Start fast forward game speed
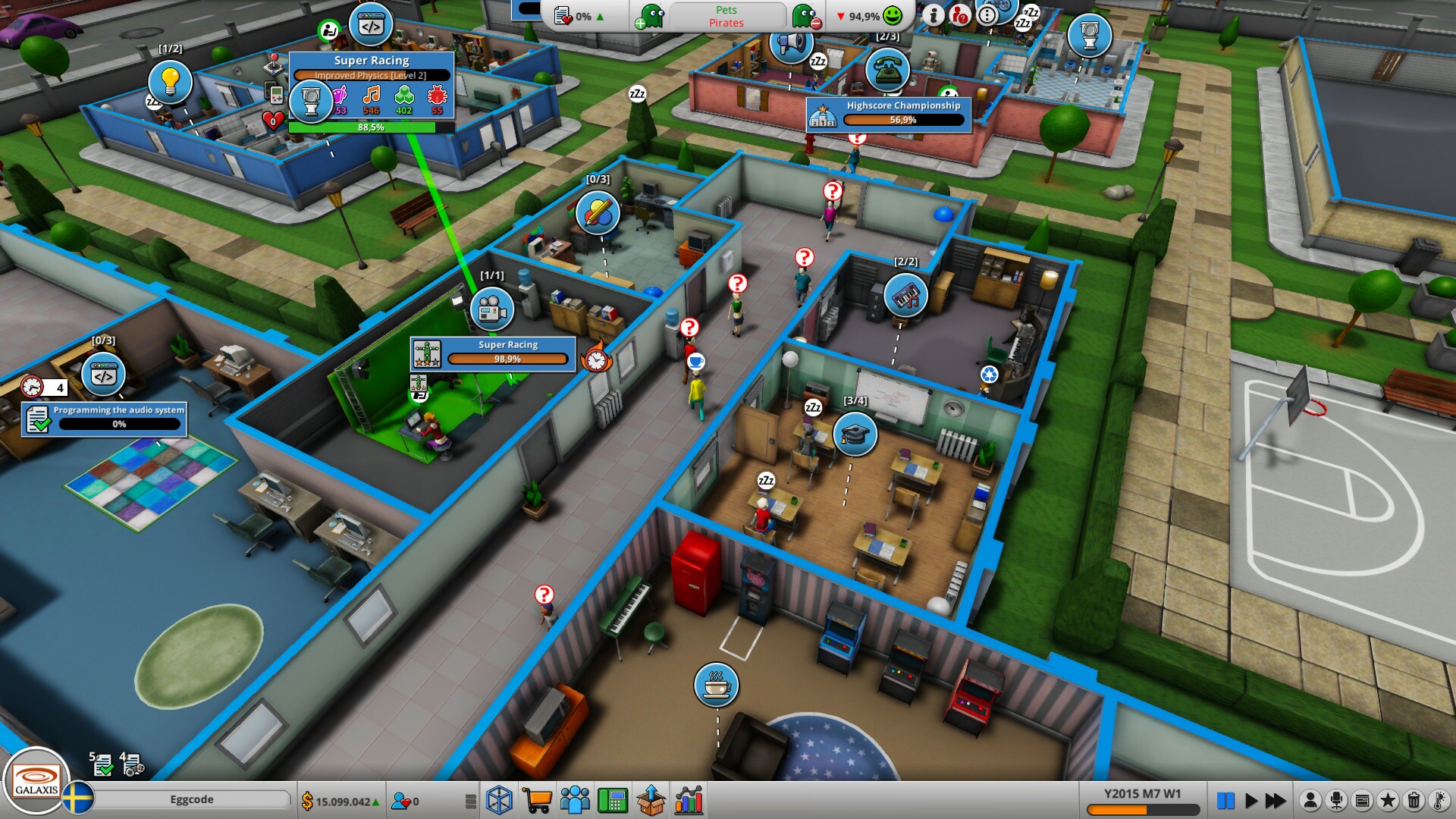 (x=1276, y=800)
